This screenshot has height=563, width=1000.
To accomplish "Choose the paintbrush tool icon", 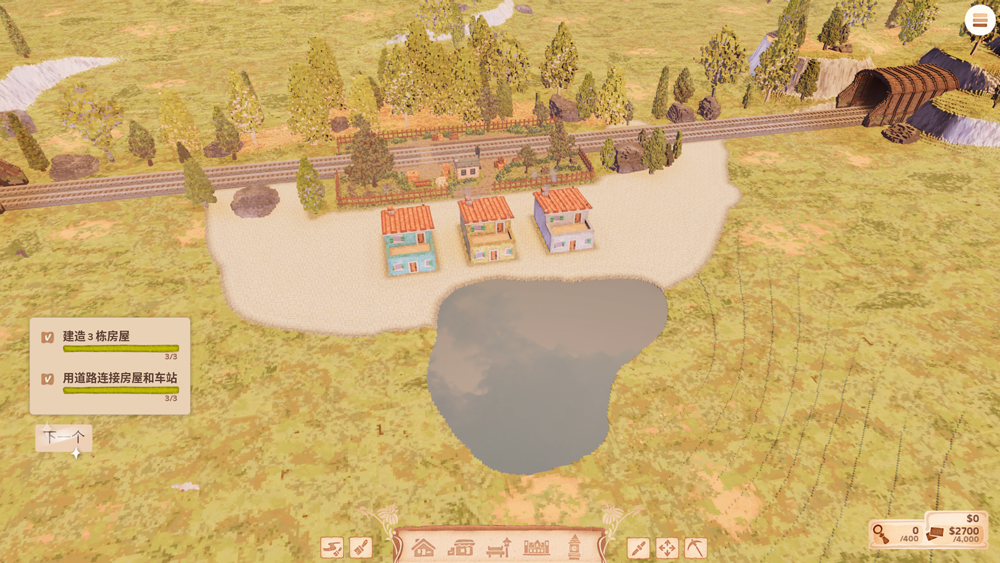I will coord(361,547).
